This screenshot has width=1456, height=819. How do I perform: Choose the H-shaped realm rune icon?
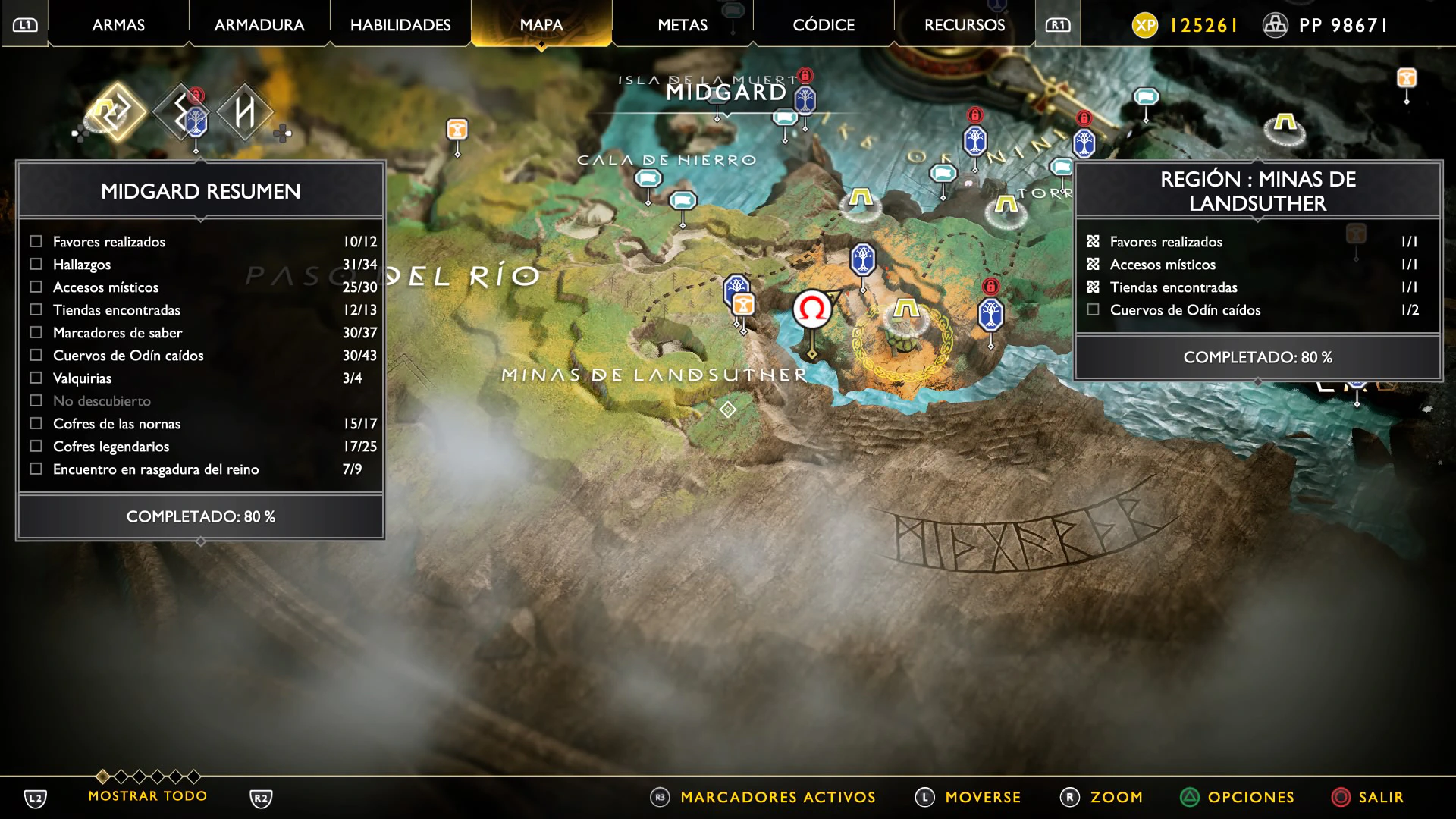[x=244, y=112]
